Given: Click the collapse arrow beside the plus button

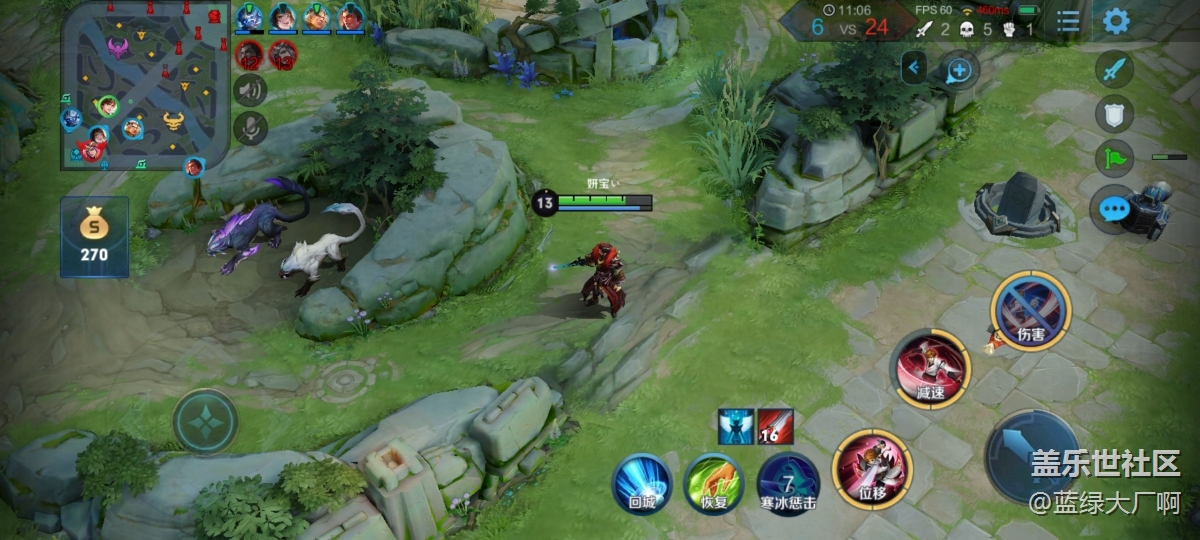Looking at the screenshot, I should click(914, 68).
